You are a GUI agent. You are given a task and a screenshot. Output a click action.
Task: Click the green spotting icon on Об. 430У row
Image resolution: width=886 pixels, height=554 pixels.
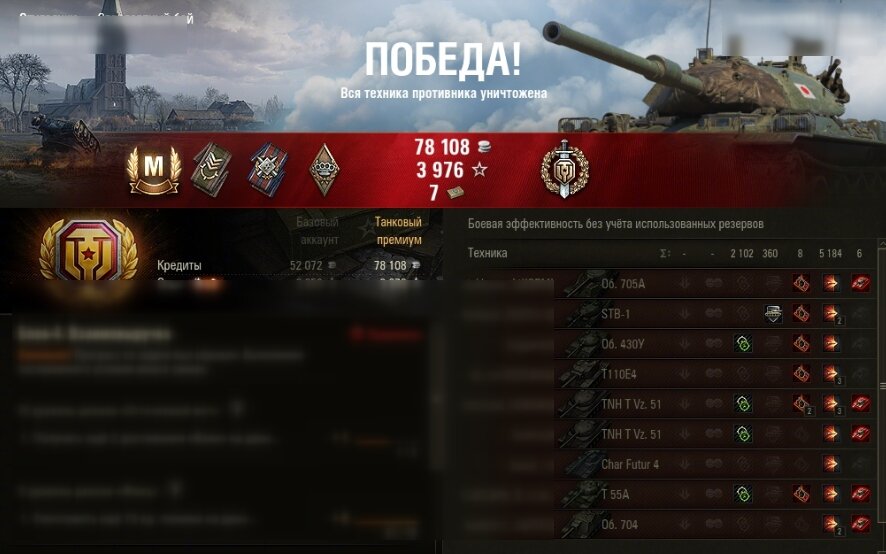point(742,344)
